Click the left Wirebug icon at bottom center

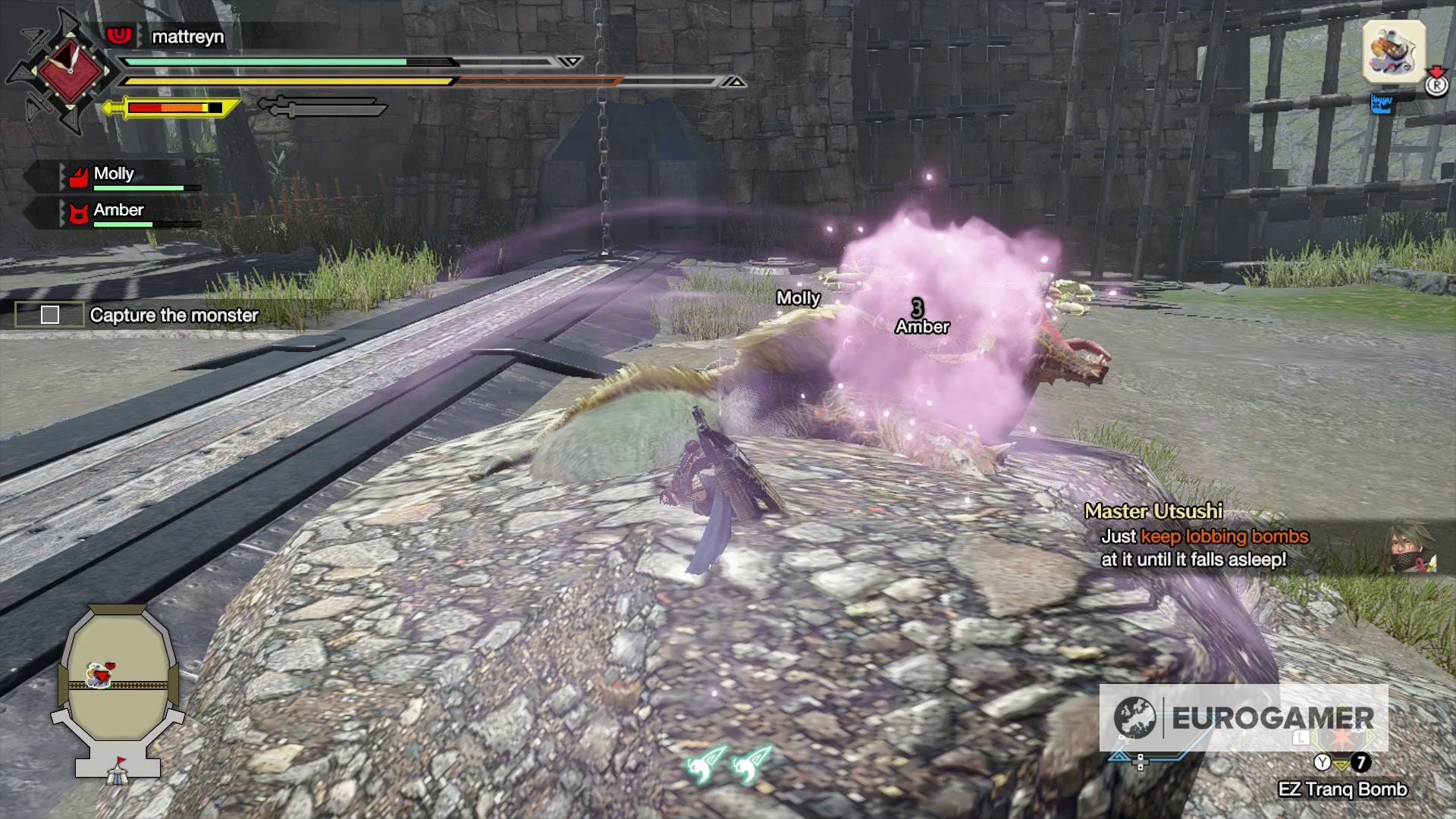pyautogui.click(x=705, y=764)
